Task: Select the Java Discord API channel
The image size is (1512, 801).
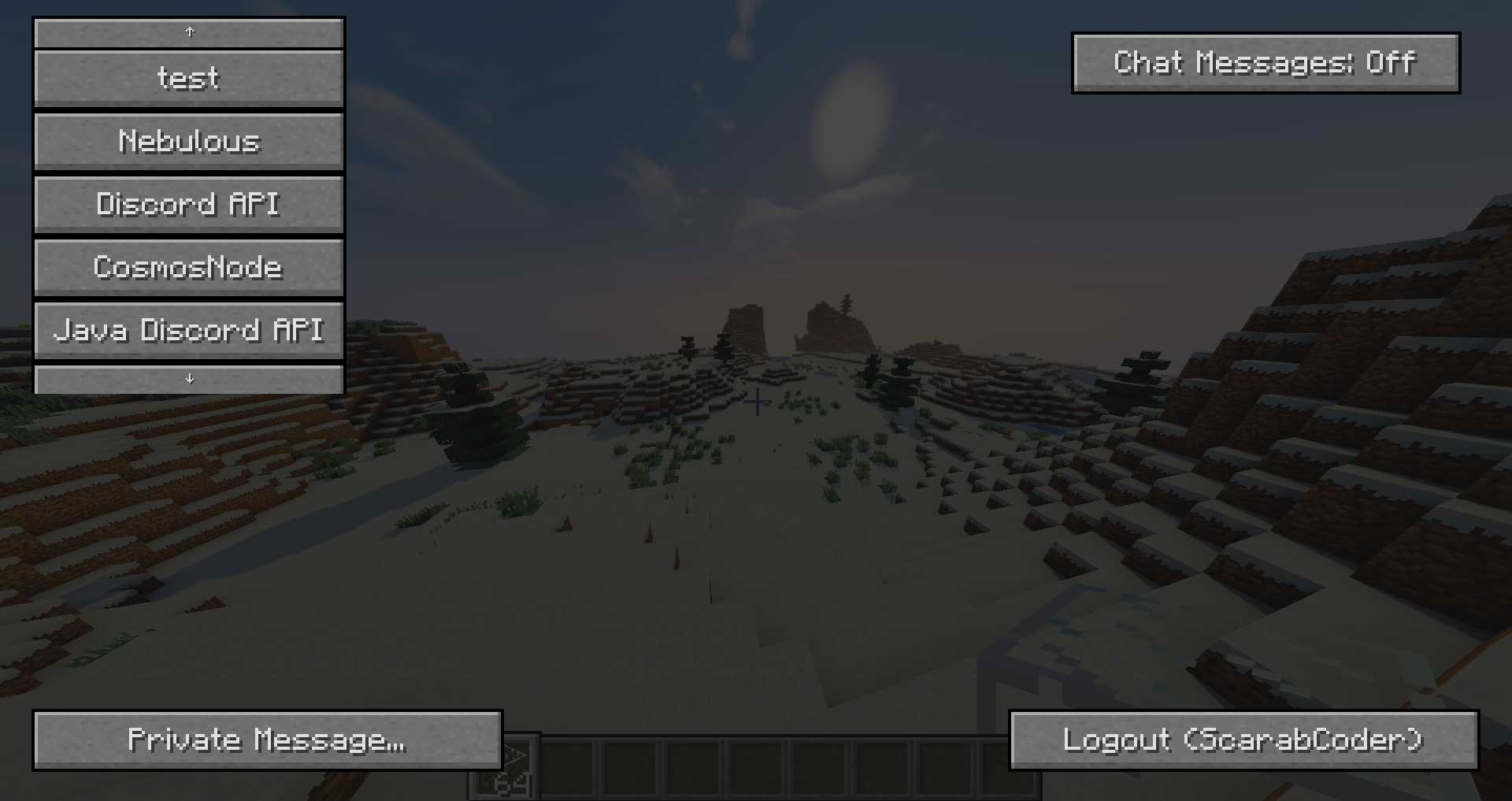Action: [188, 330]
